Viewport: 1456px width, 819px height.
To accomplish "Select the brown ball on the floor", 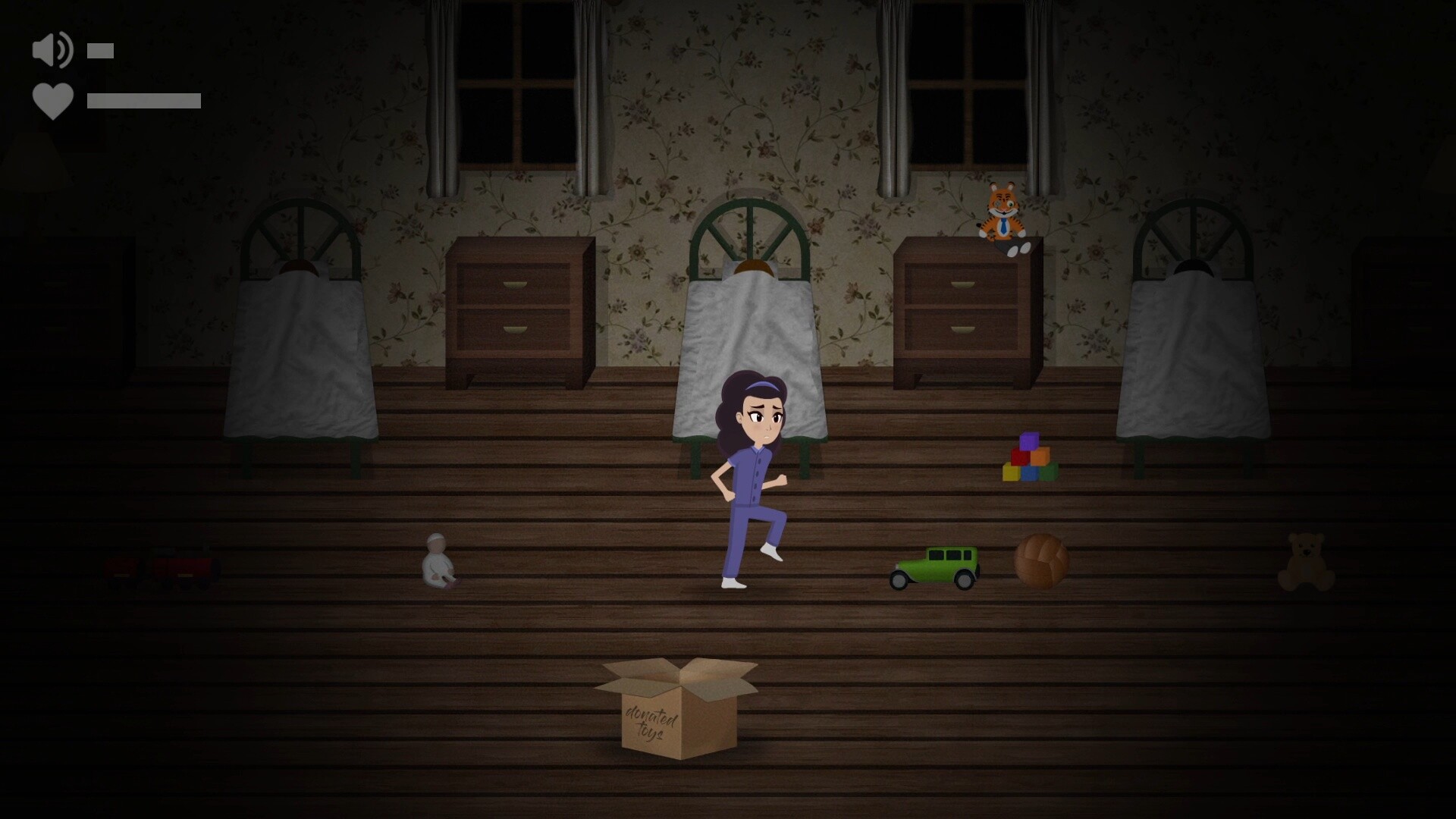I will tap(1040, 559).
